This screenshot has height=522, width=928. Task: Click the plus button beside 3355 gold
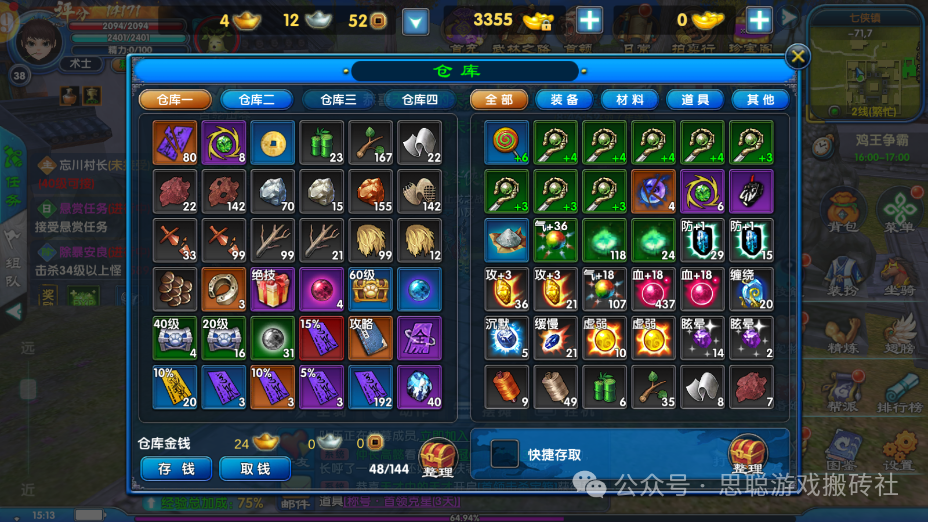tap(590, 19)
